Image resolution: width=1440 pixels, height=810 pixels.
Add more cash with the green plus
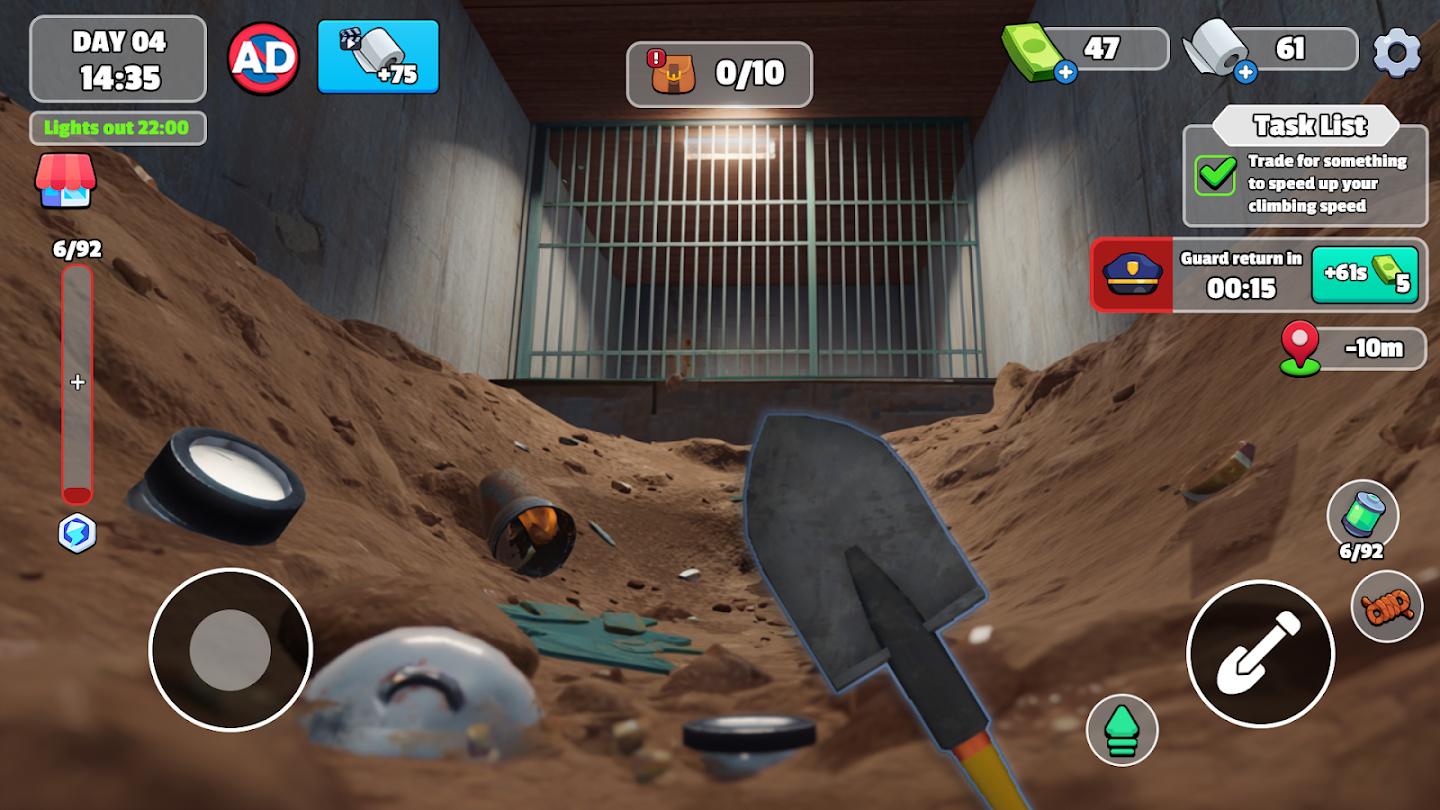[x=1065, y=72]
